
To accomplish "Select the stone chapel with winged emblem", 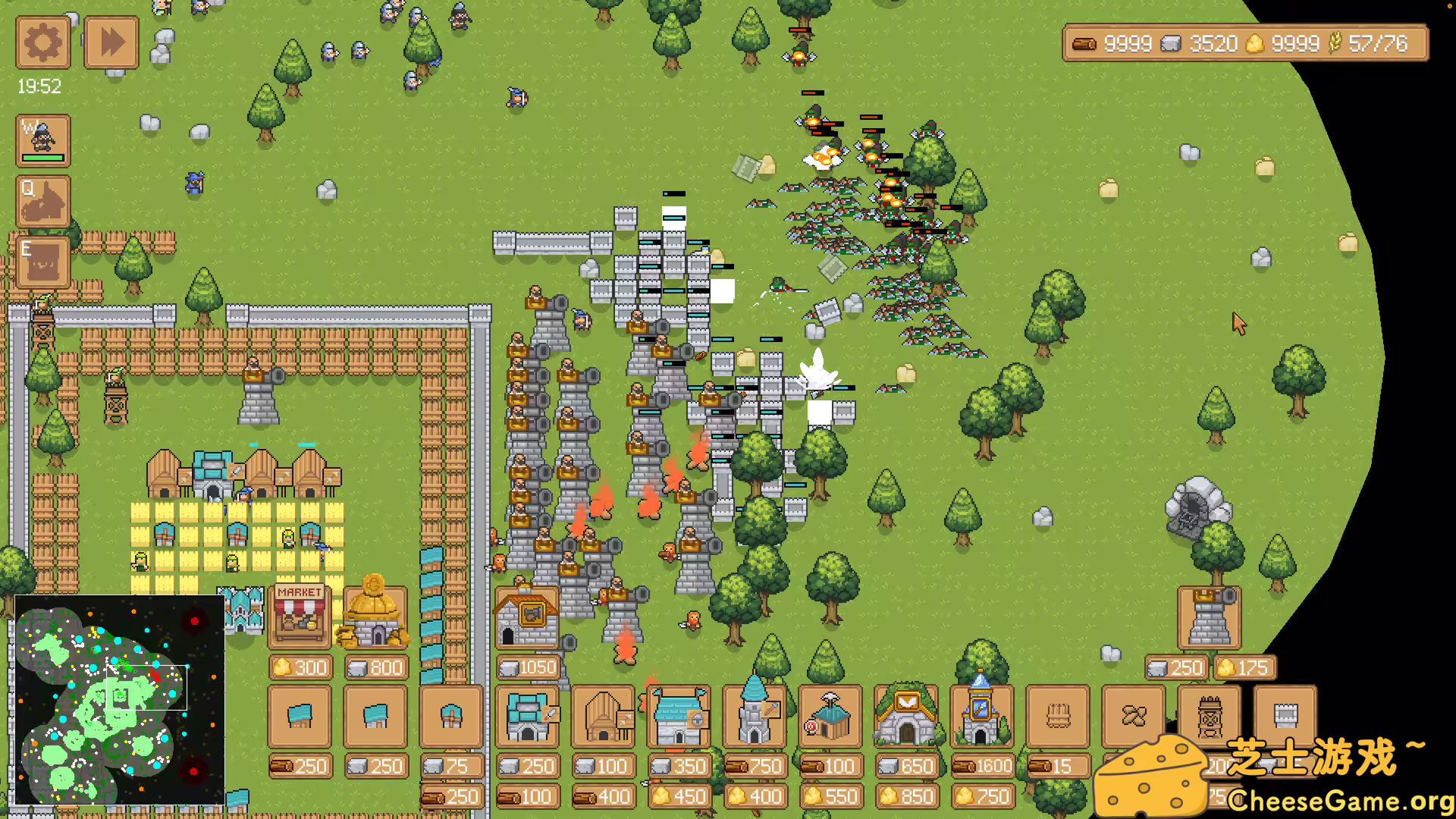I will tap(907, 717).
